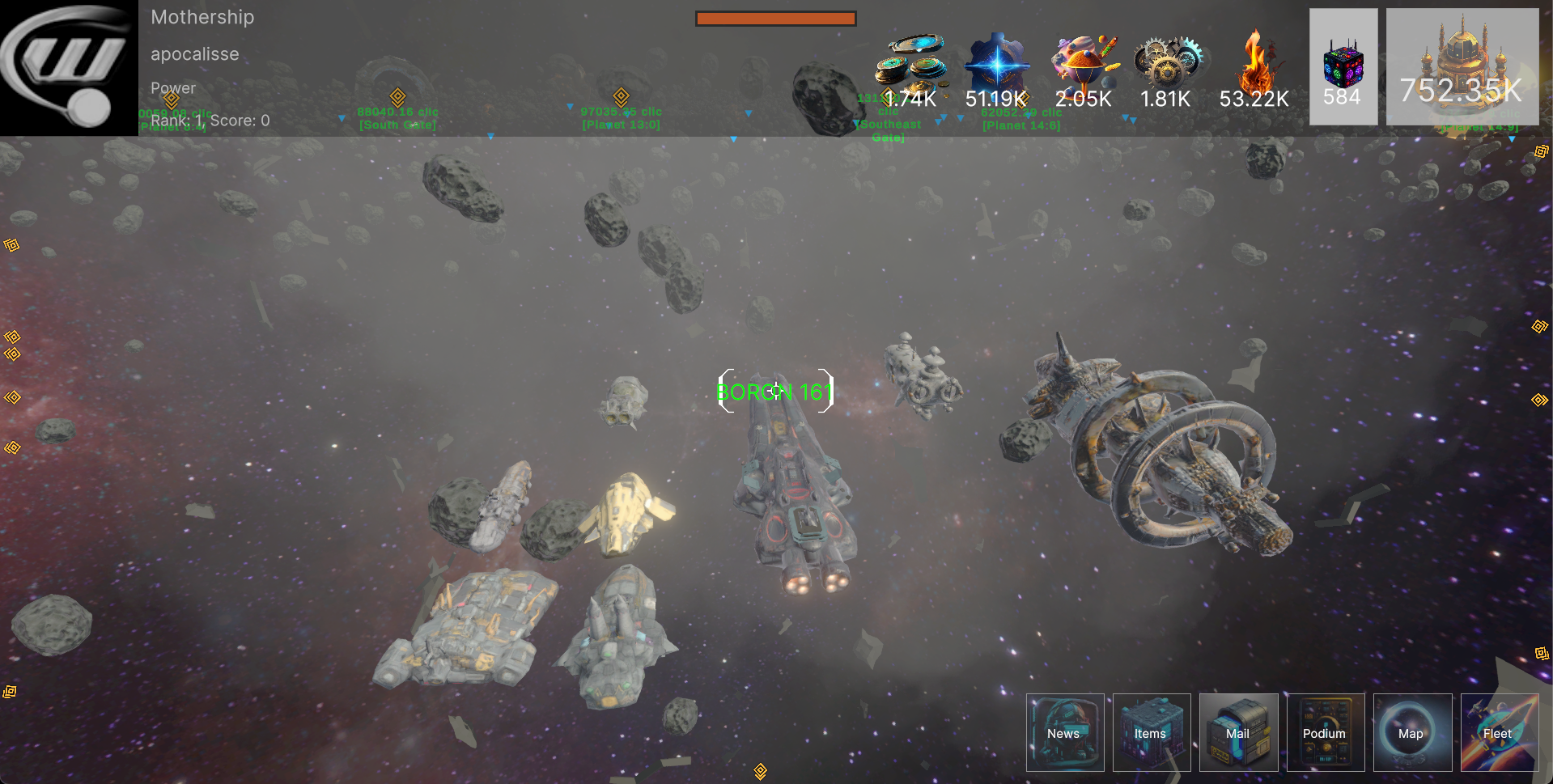Open the Map view
This screenshot has height=784, width=1553.
[x=1411, y=732]
